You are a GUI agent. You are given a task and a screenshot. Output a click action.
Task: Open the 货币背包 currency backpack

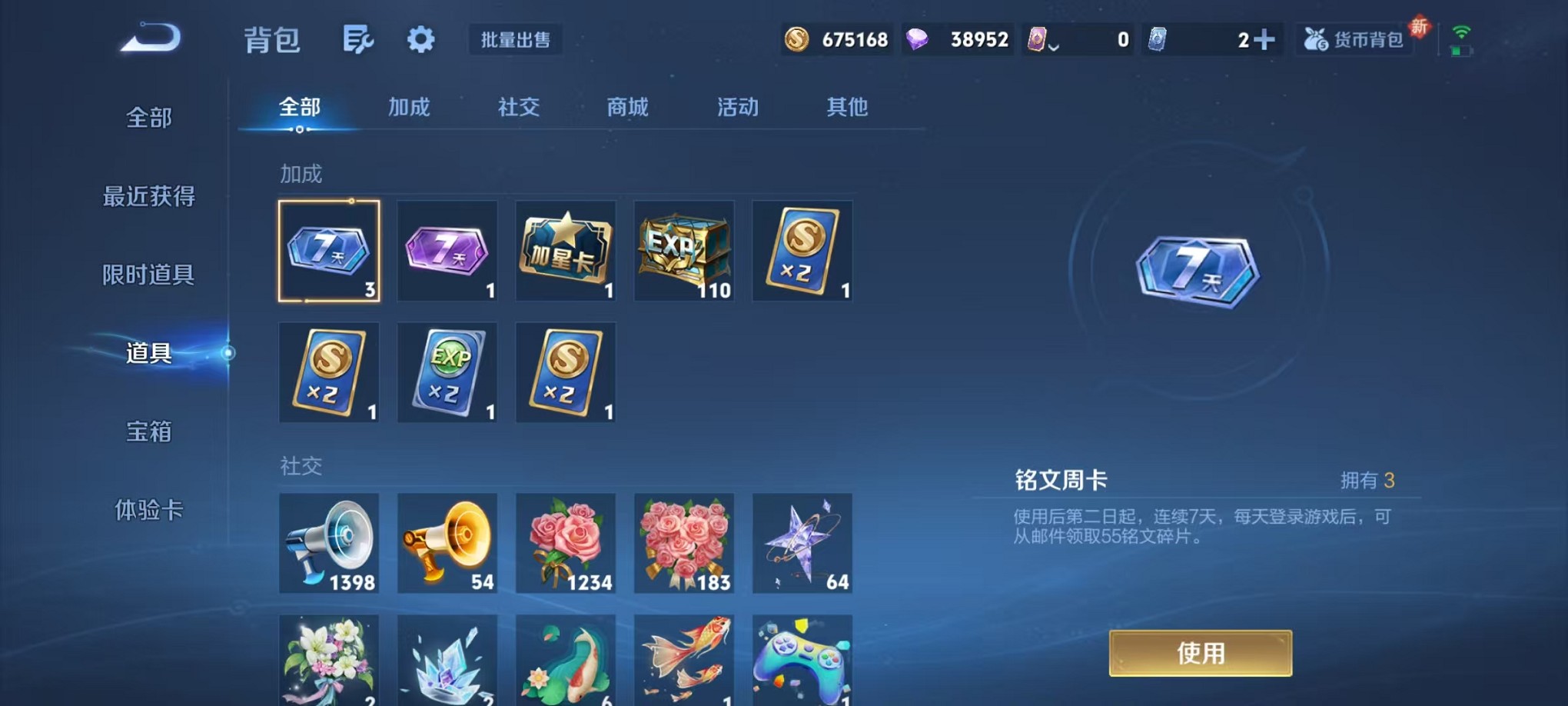click(x=1354, y=38)
